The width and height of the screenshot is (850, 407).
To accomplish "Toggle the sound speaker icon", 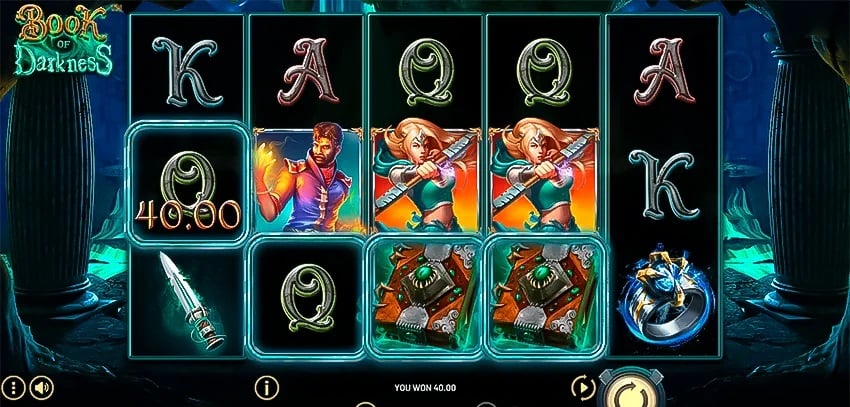I will (x=41, y=386).
